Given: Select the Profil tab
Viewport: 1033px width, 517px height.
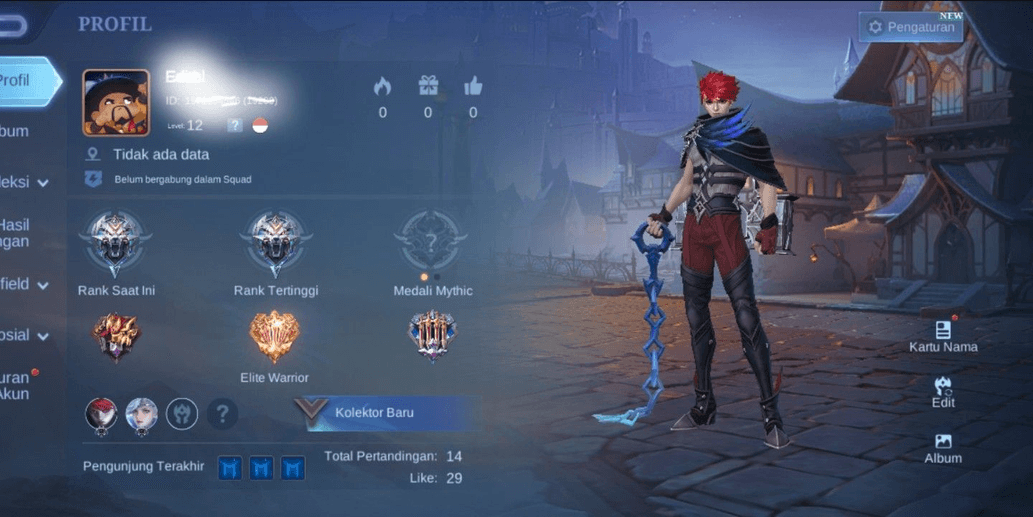Looking at the screenshot, I should (x=22, y=81).
